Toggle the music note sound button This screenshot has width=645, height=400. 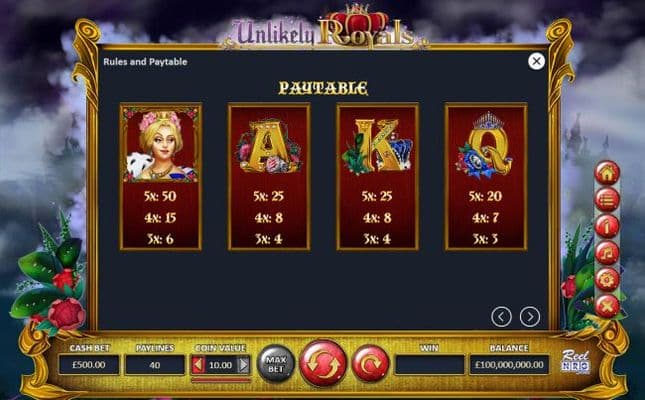click(x=606, y=252)
